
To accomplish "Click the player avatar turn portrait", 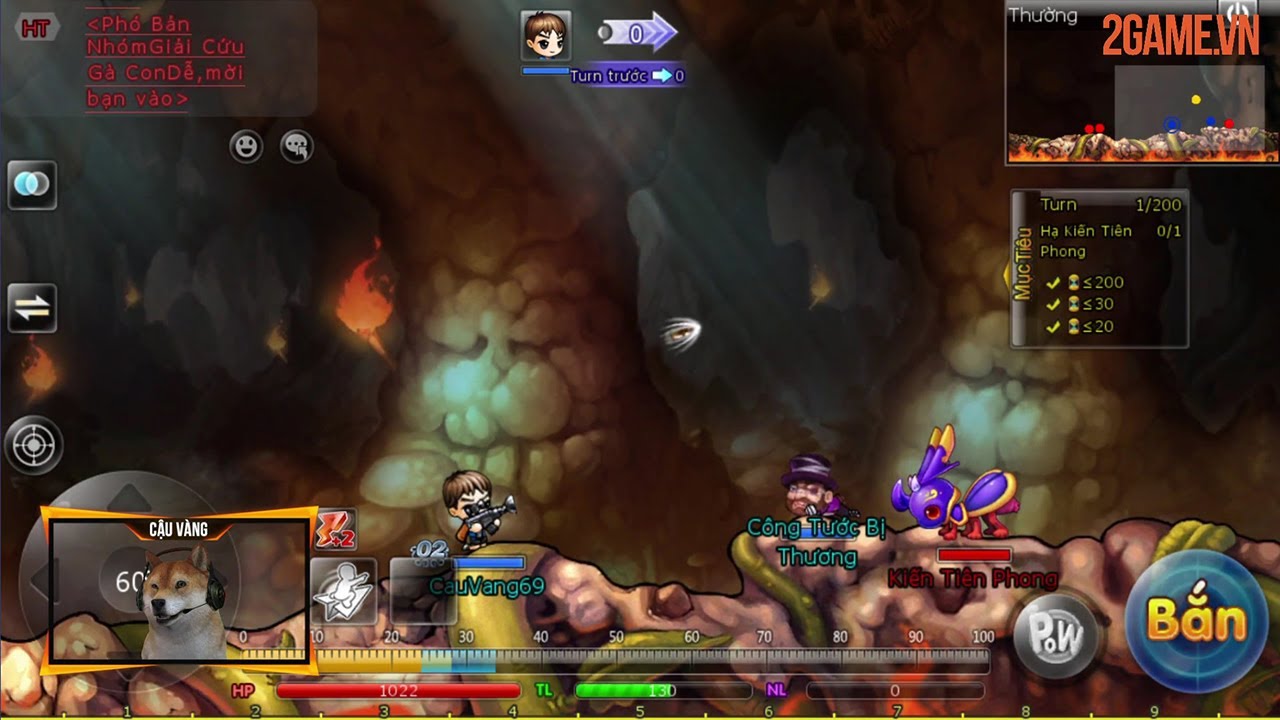I will pos(546,36).
